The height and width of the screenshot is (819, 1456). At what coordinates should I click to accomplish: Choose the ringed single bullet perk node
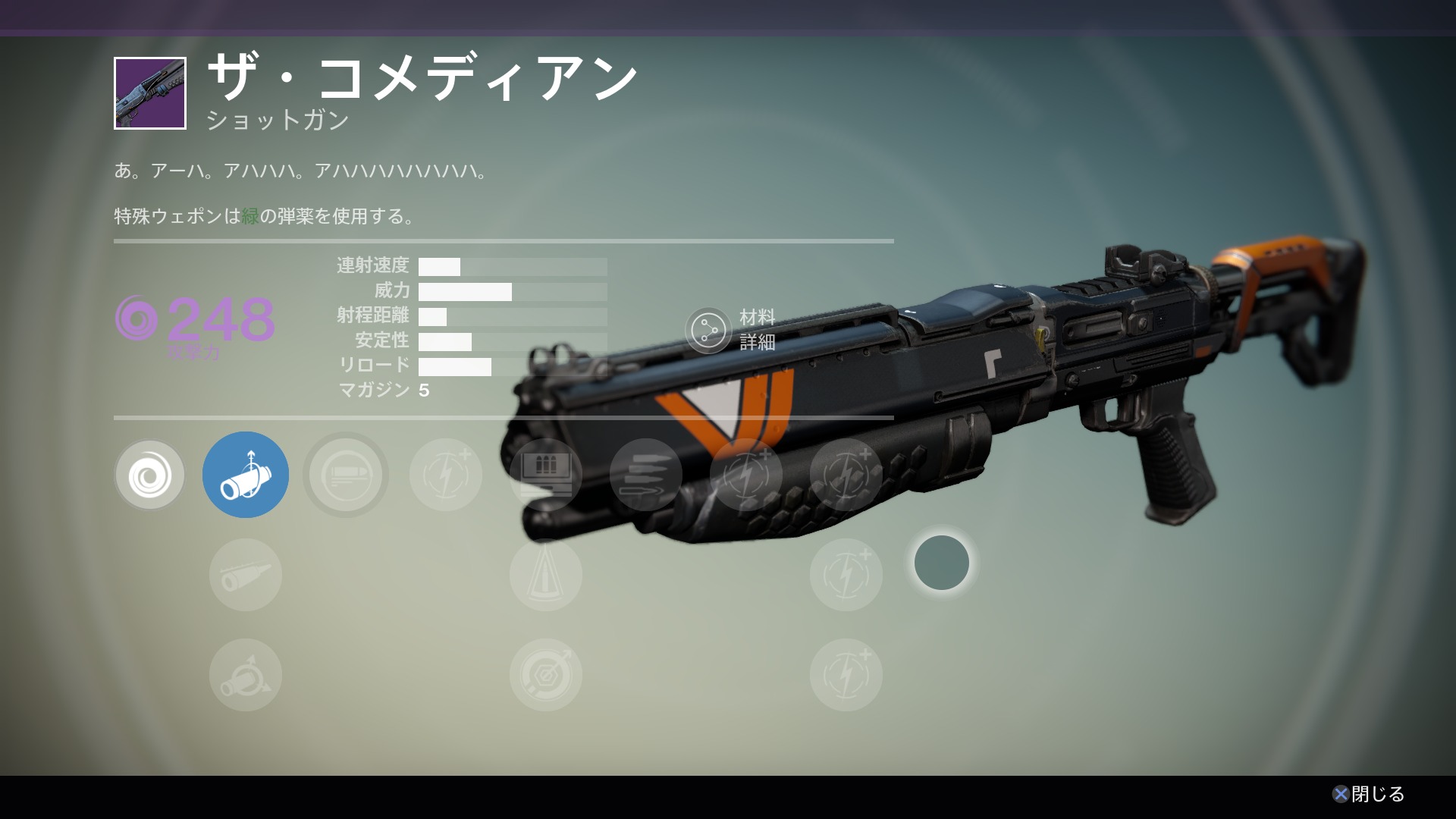(x=346, y=475)
